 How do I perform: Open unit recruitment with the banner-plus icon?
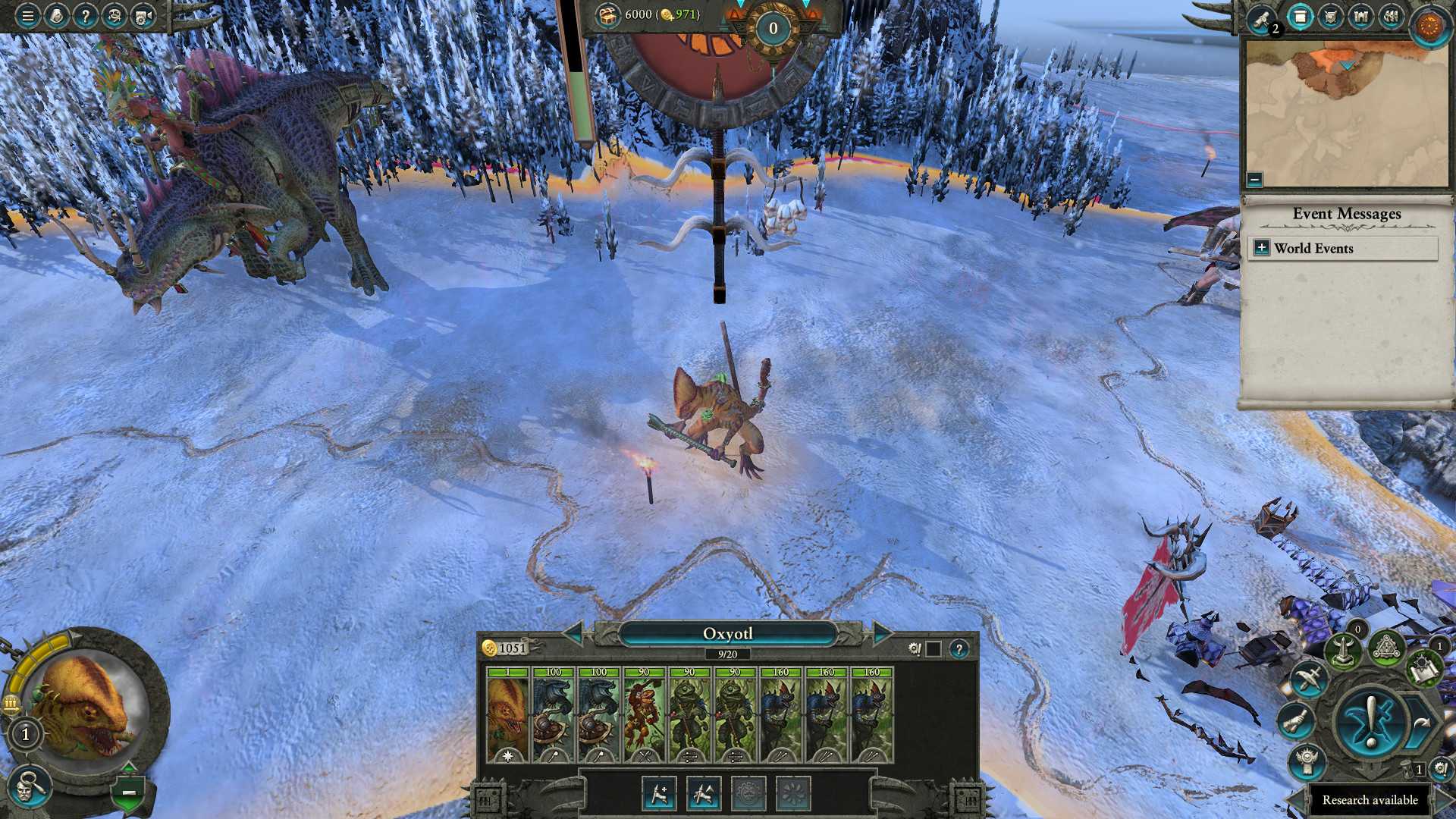pyautogui.click(x=658, y=795)
